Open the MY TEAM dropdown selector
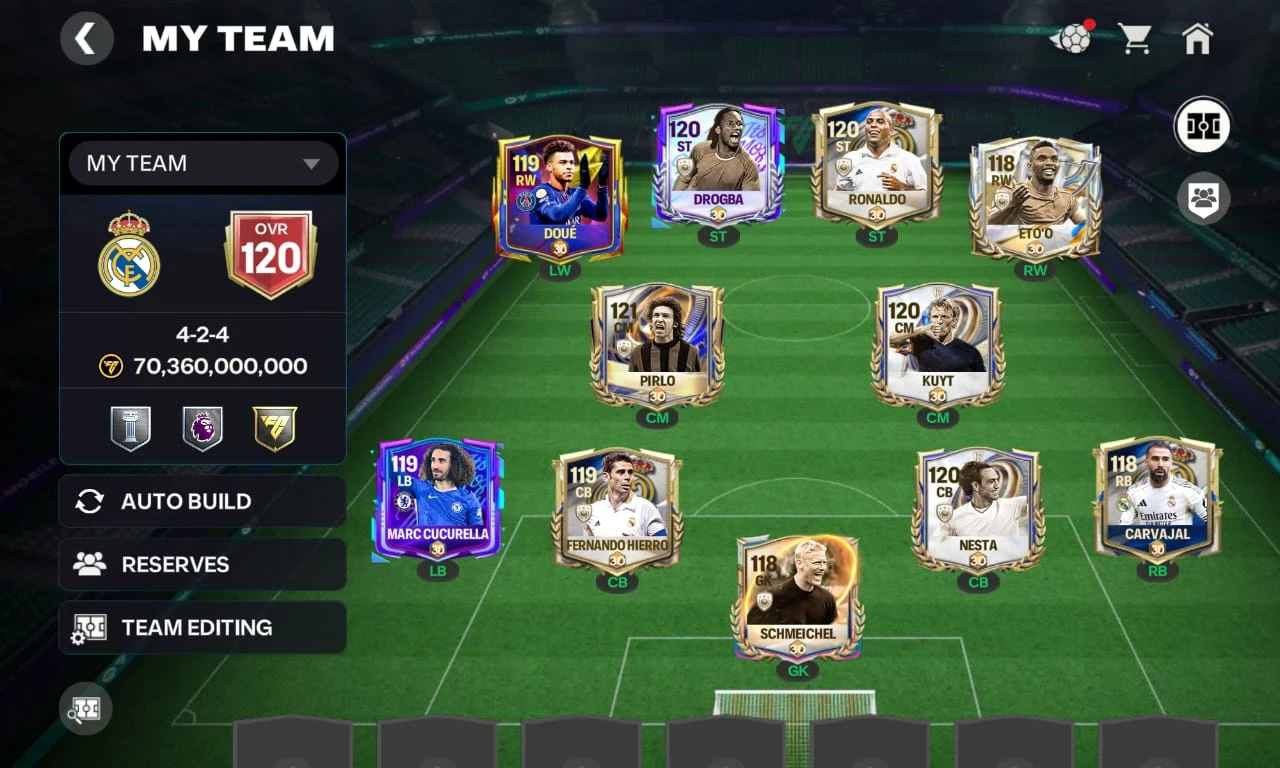1280x768 pixels. (x=203, y=163)
